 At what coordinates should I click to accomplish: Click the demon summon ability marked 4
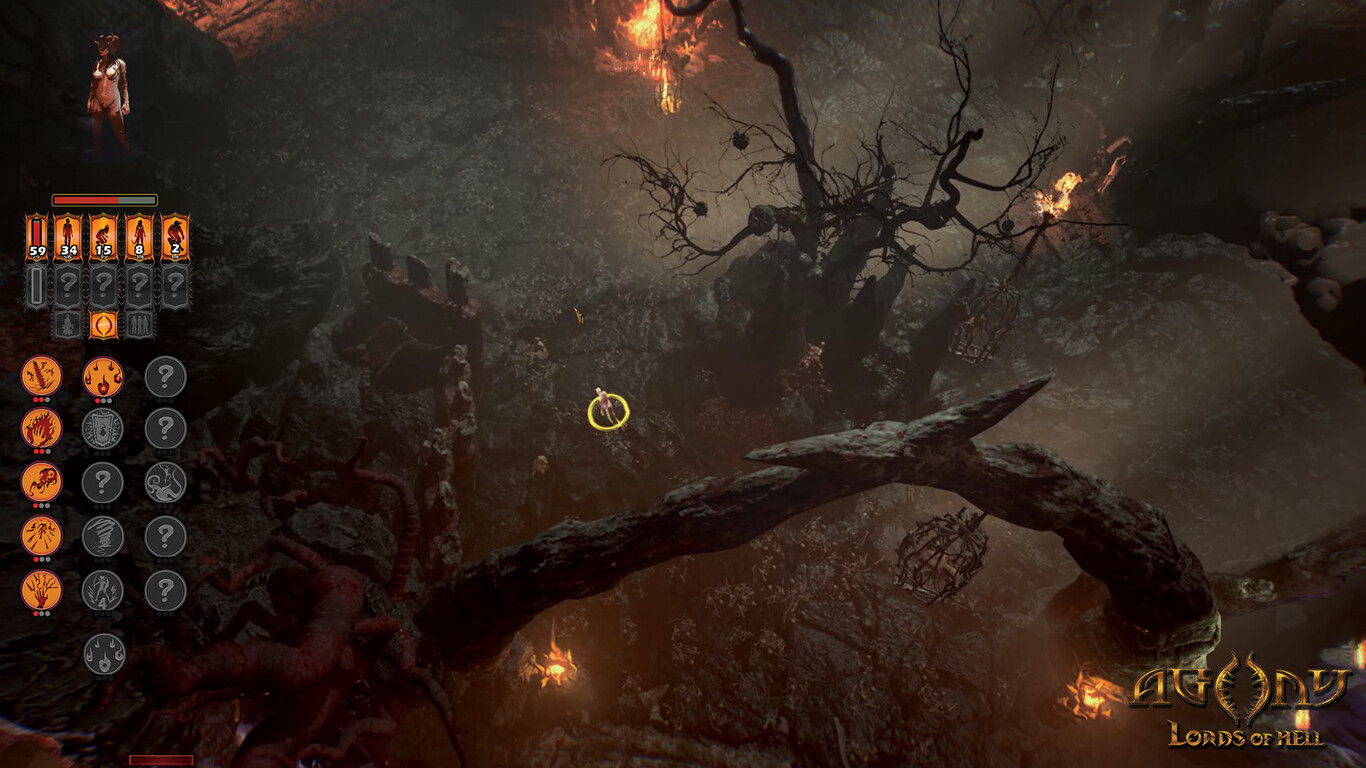point(105,592)
